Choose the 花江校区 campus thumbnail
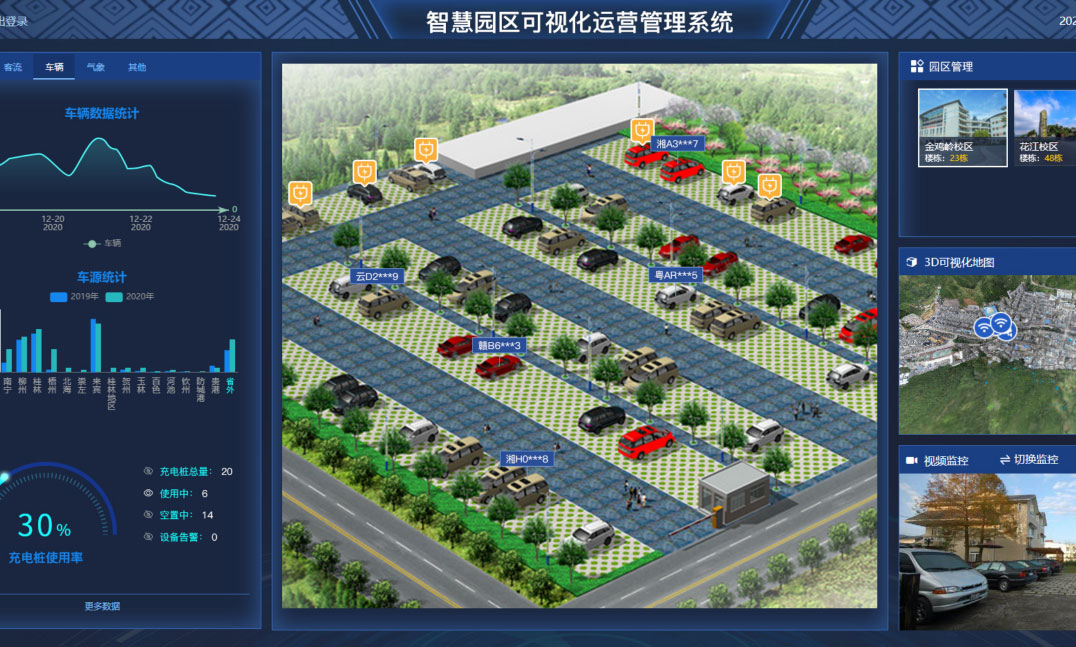Viewport: 1076px width, 647px height. point(1045,127)
